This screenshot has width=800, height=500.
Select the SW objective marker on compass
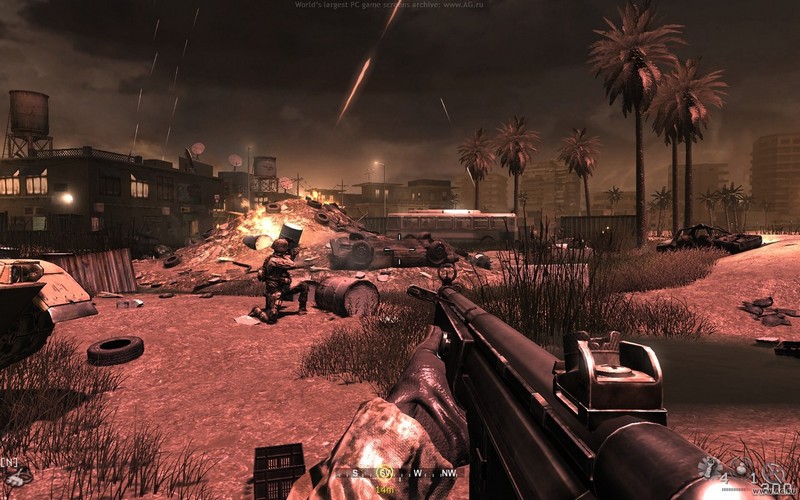(383, 473)
